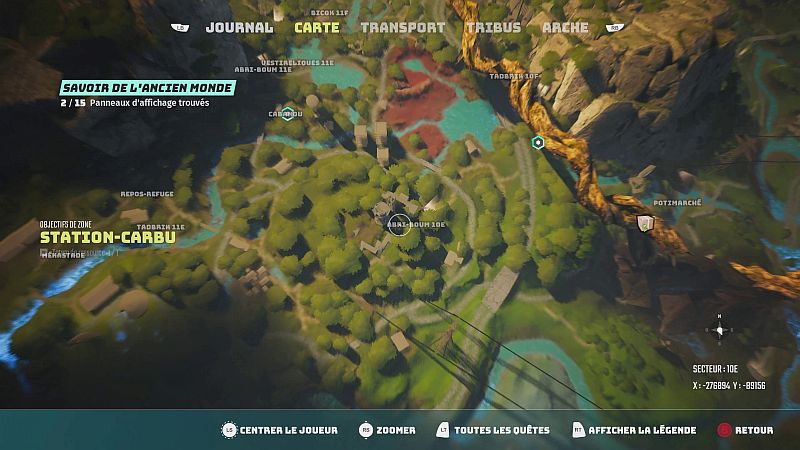Click the Station-Carbu zone objective
Viewport: 800px width, 450px height.
[x=108, y=237]
